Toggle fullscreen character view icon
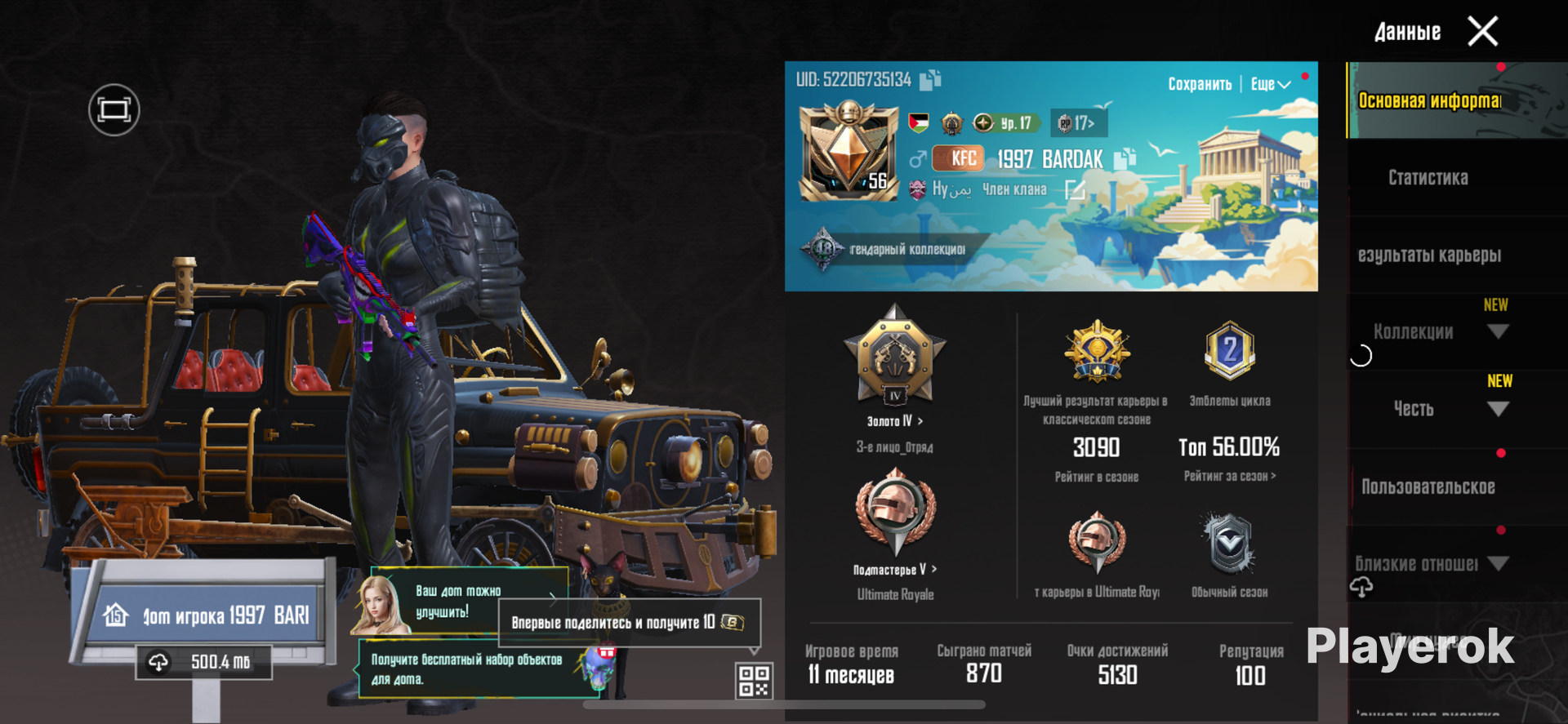The image size is (1568, 724). coord(114,110)
